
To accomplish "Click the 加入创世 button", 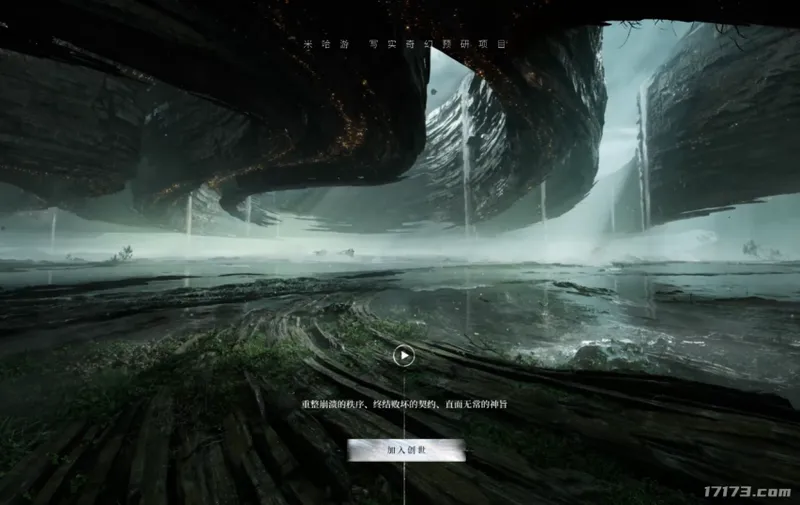I will (x=406, y=450).
